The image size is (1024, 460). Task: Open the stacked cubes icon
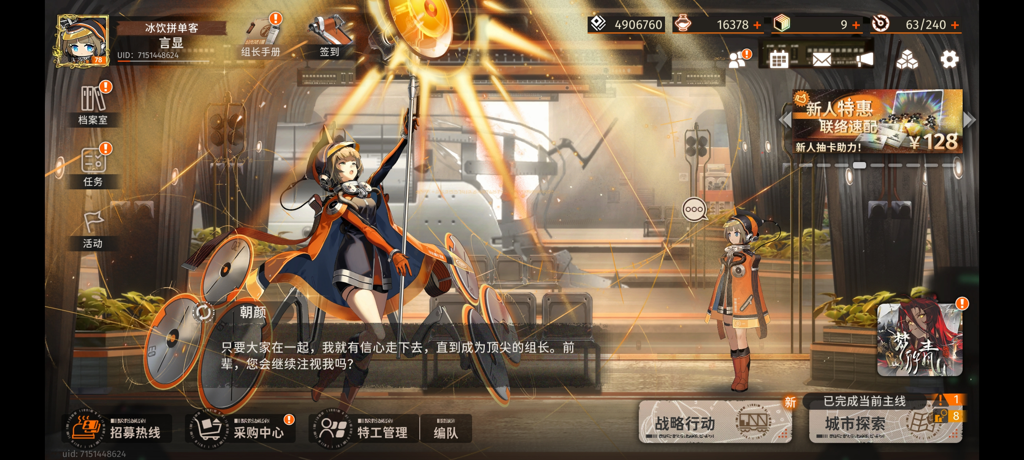point(906,59)
